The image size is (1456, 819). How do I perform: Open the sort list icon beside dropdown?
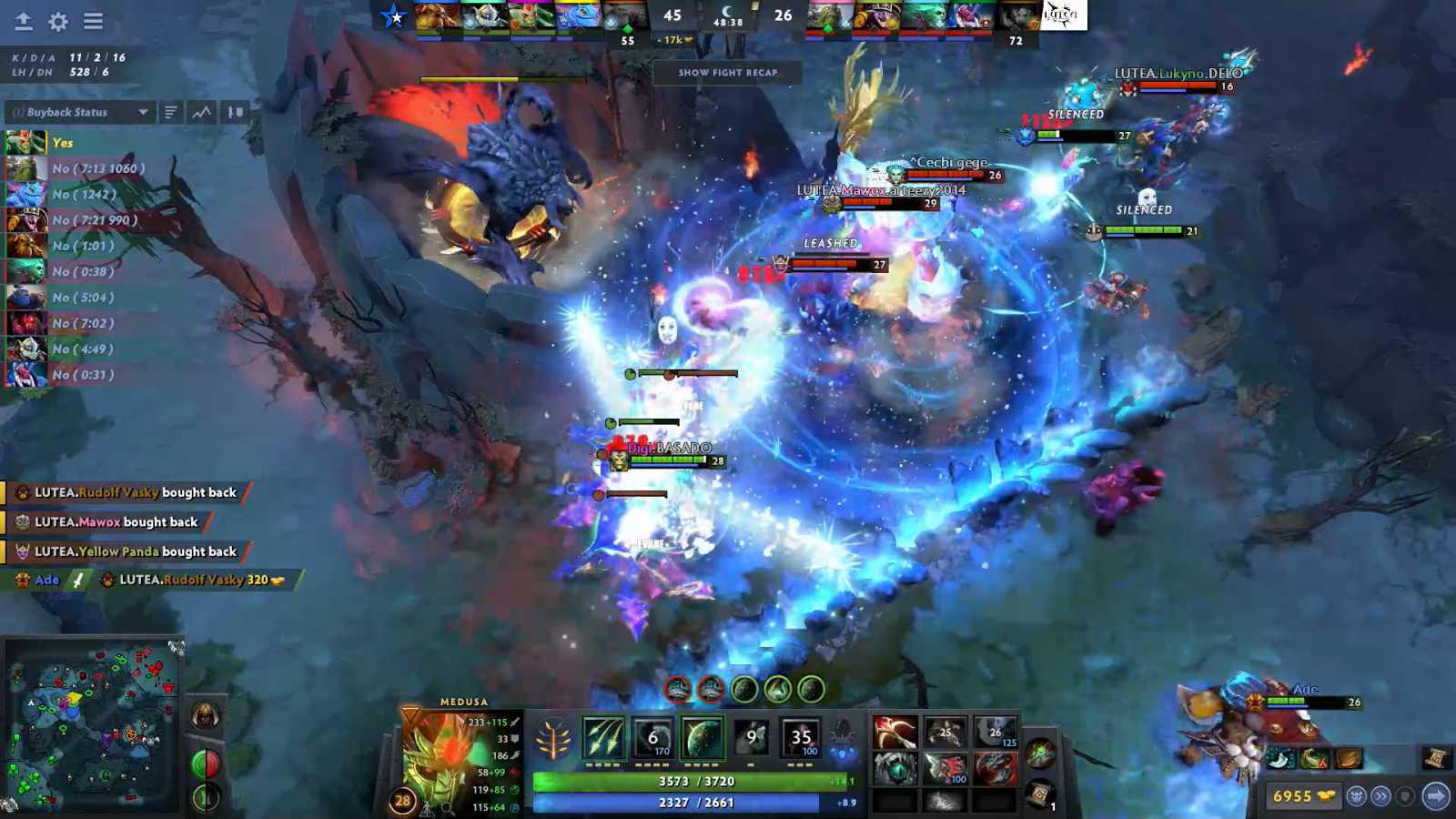[x=170, y=112]
